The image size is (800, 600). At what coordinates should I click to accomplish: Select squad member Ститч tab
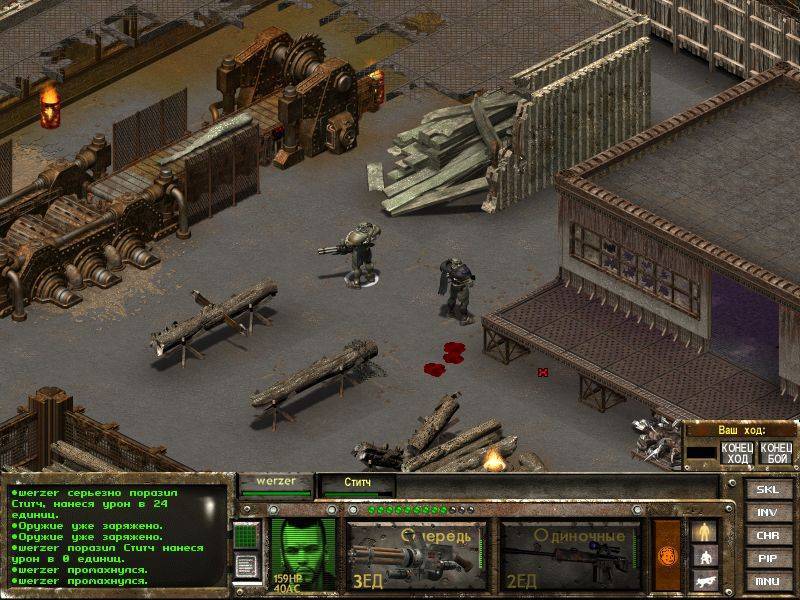click(x=357, y=485)
